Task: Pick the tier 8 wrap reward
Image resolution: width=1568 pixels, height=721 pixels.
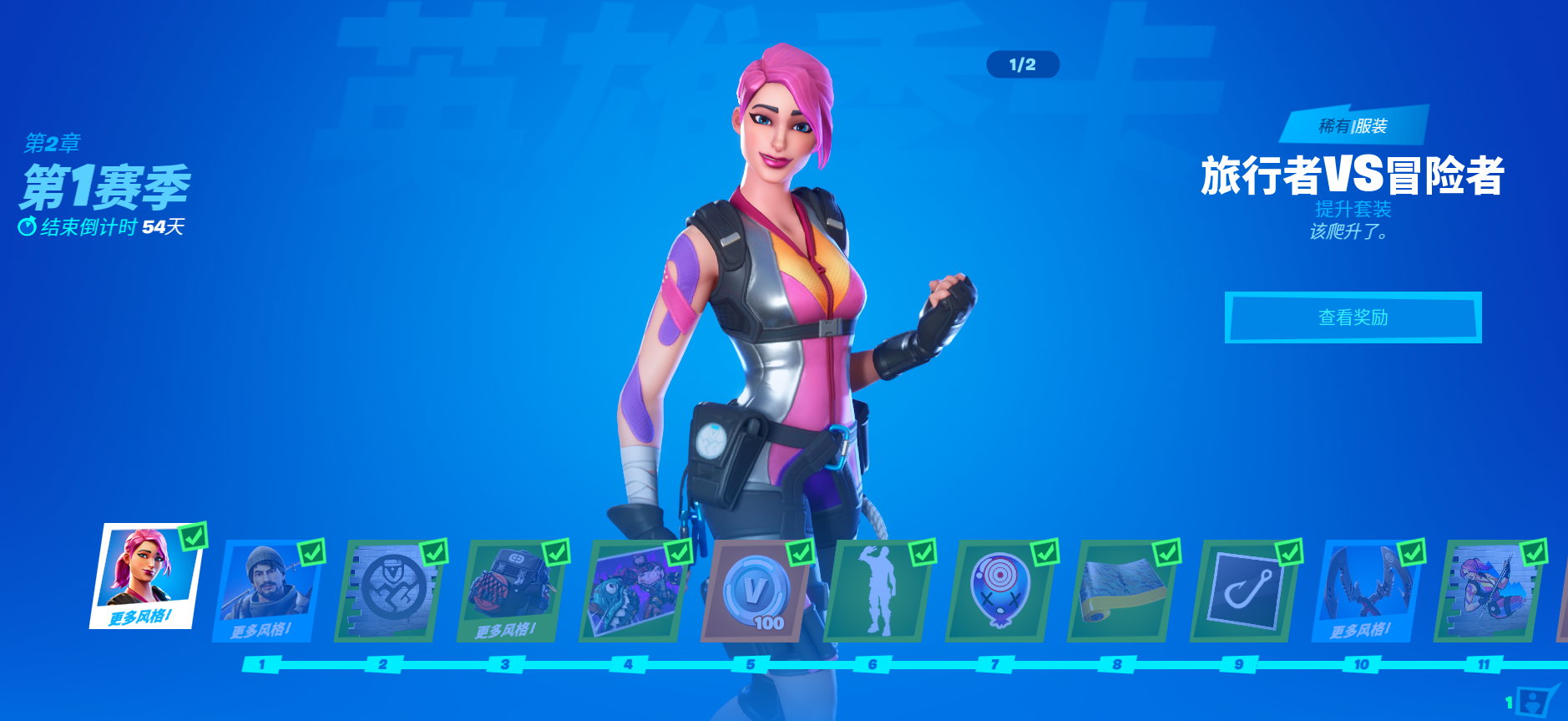Action: pyautogui.click(x=1120, y=591)
